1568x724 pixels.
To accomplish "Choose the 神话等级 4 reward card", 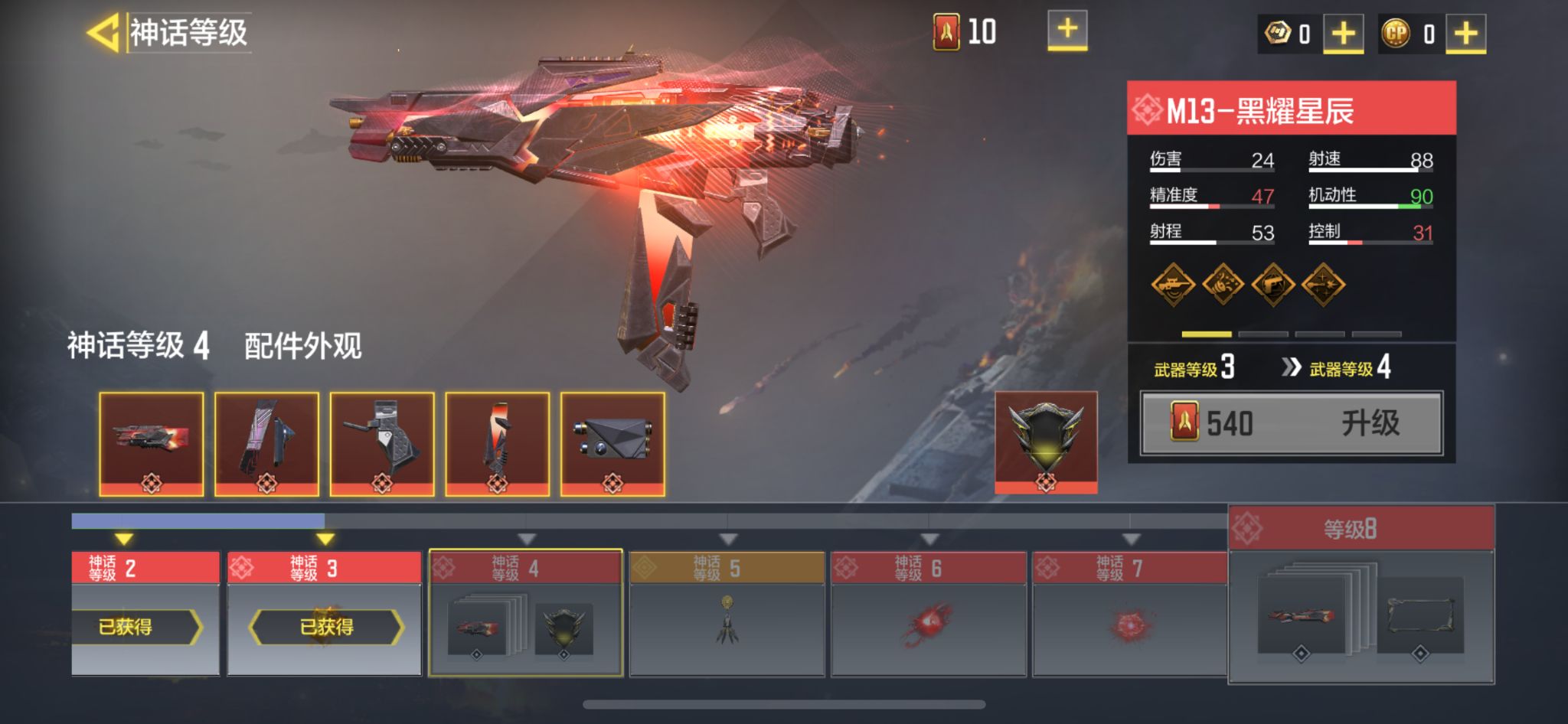I will 525,613.
